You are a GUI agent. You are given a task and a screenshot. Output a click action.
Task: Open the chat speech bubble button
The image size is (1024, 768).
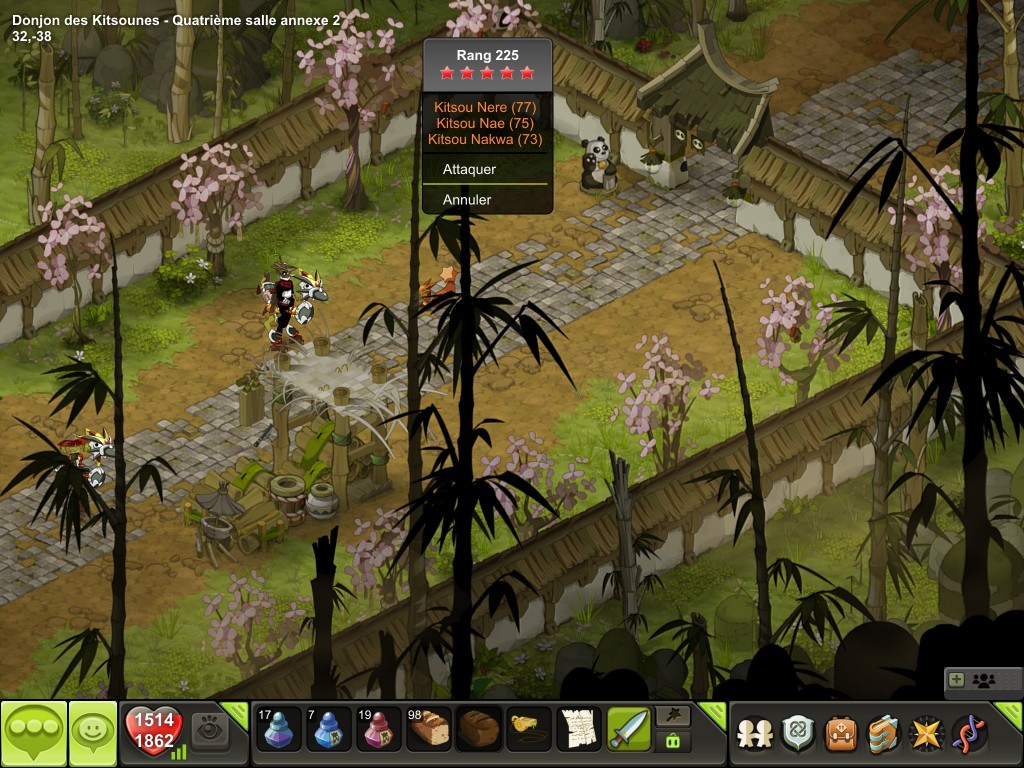pyautogui.click(x=33, y=733)
